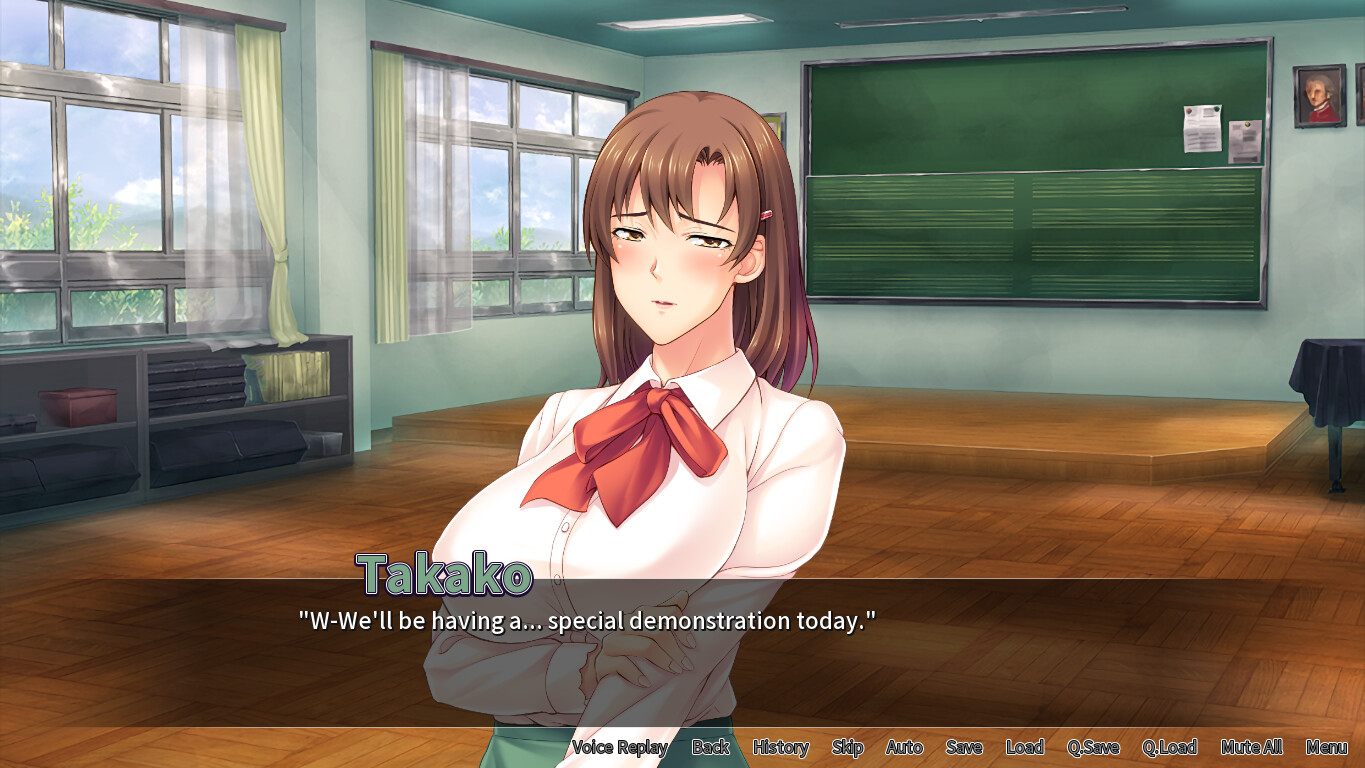Replay Takako's voice line
The image size is (1365, 768).
tap(619, 747)
